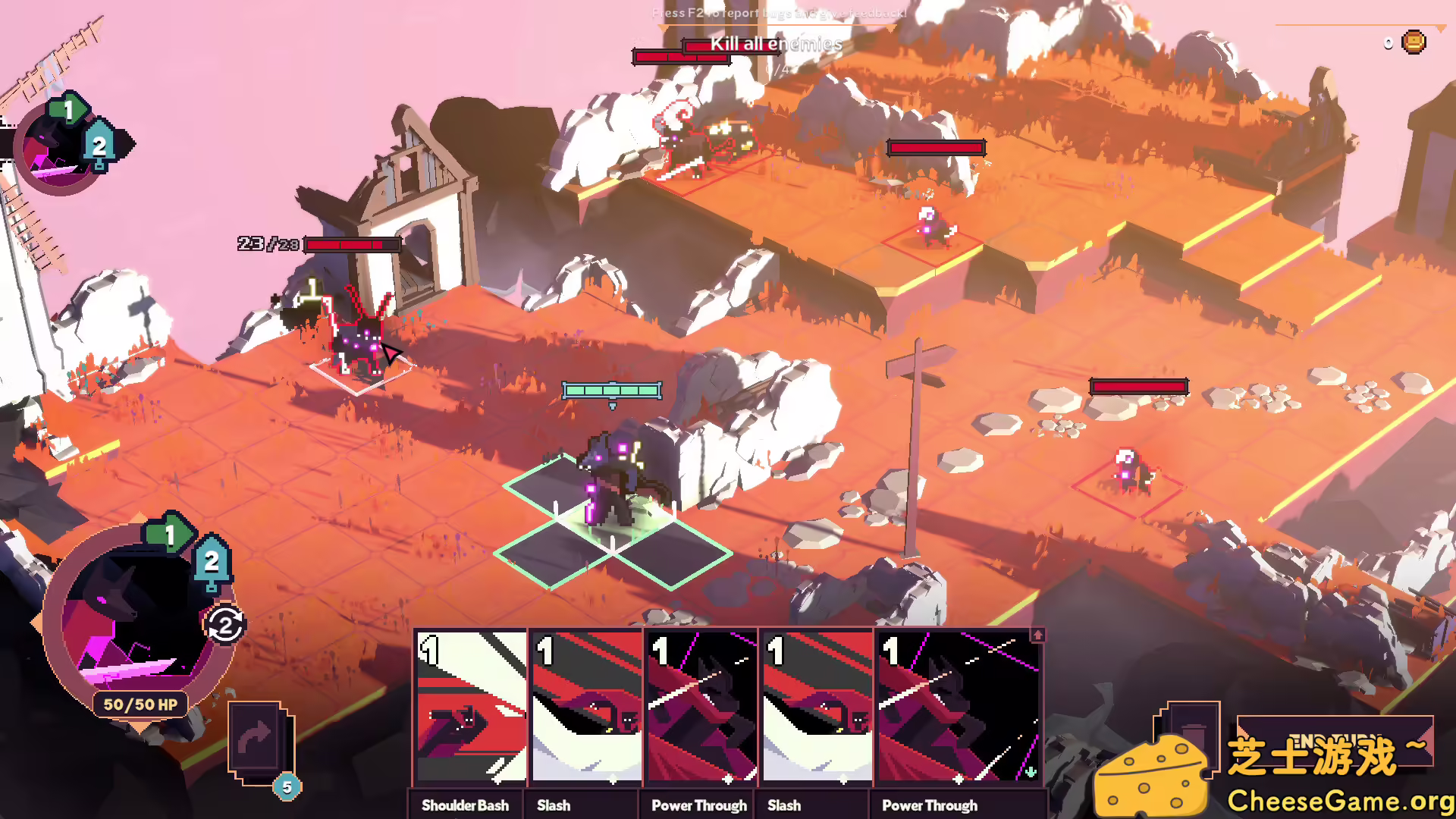The height and width of the screenshot is (819, 1456).
Task: Click the 50/50 HP bar
Action: coord(139,705)
